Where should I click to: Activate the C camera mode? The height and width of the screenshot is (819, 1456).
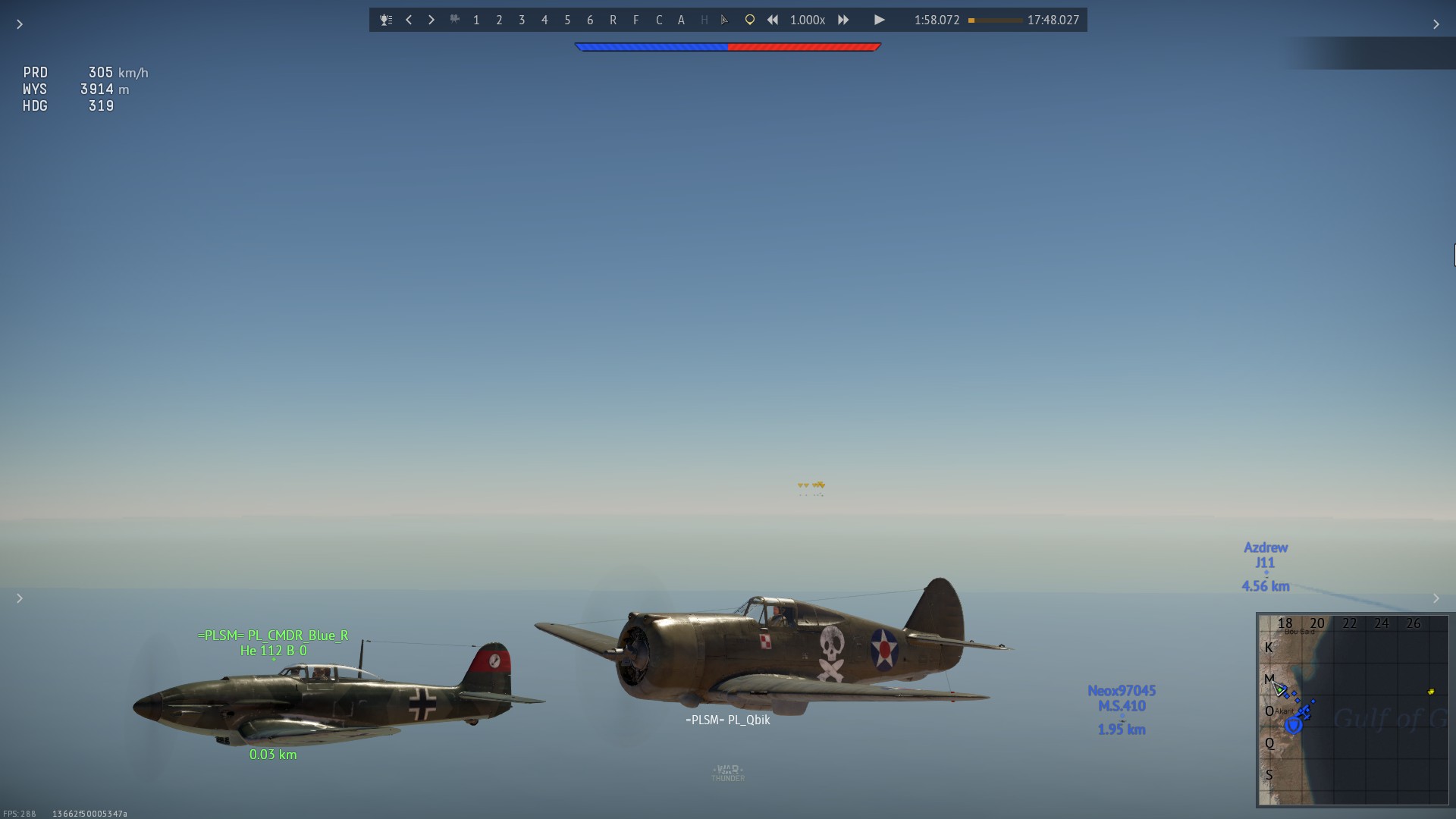click(x=658, y=20)
